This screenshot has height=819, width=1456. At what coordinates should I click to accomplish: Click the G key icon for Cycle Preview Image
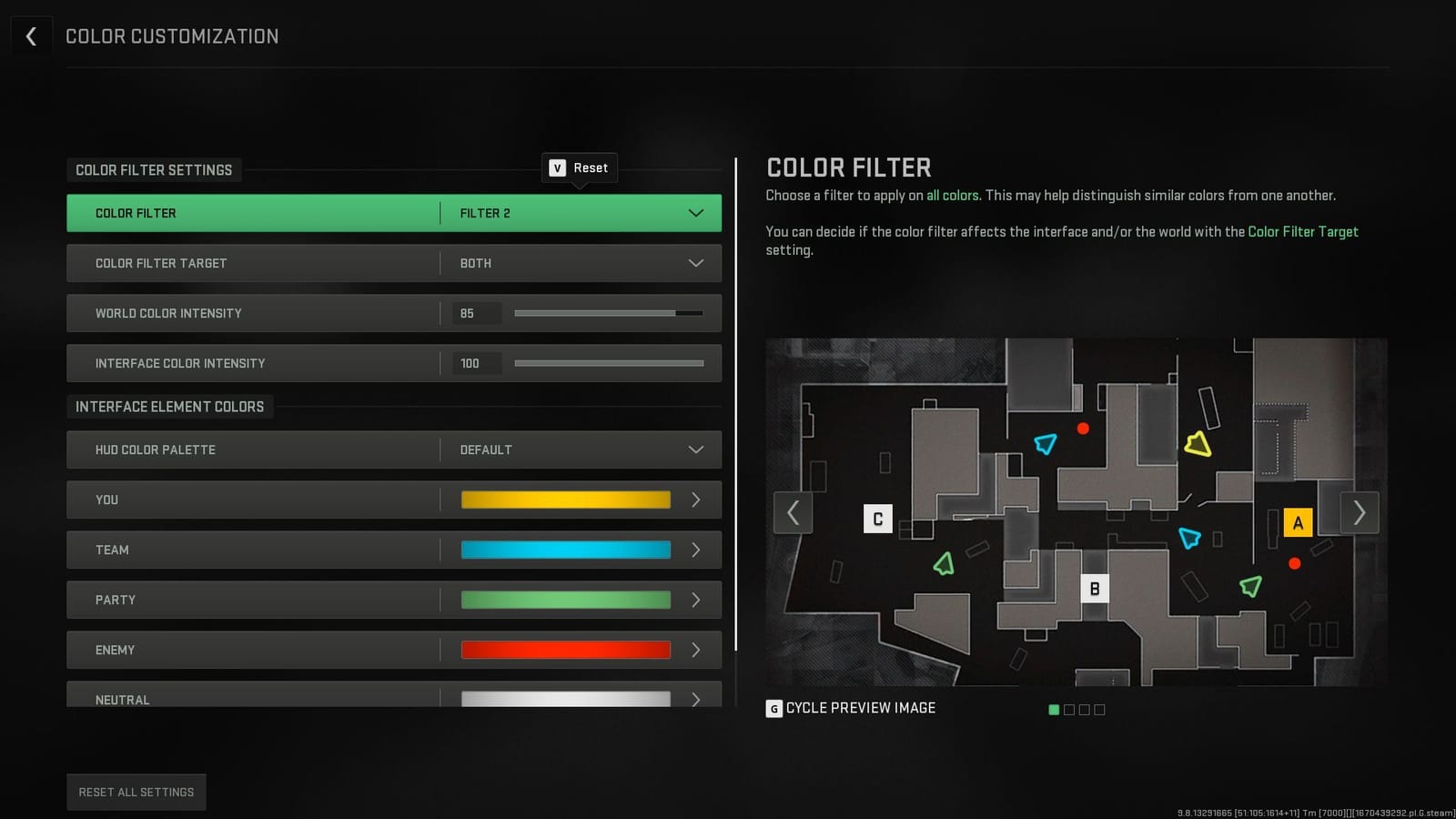click(x=774, y=707)
